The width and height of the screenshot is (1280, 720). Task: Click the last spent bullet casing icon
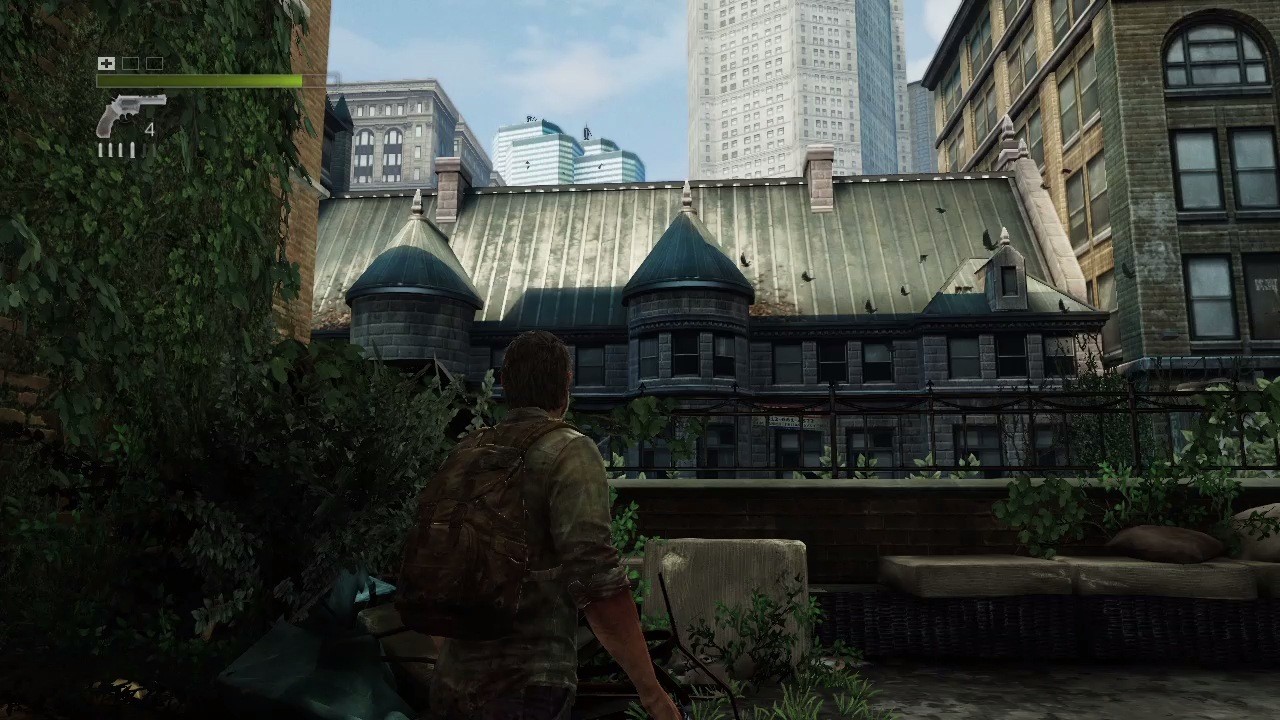click(145, 149)
